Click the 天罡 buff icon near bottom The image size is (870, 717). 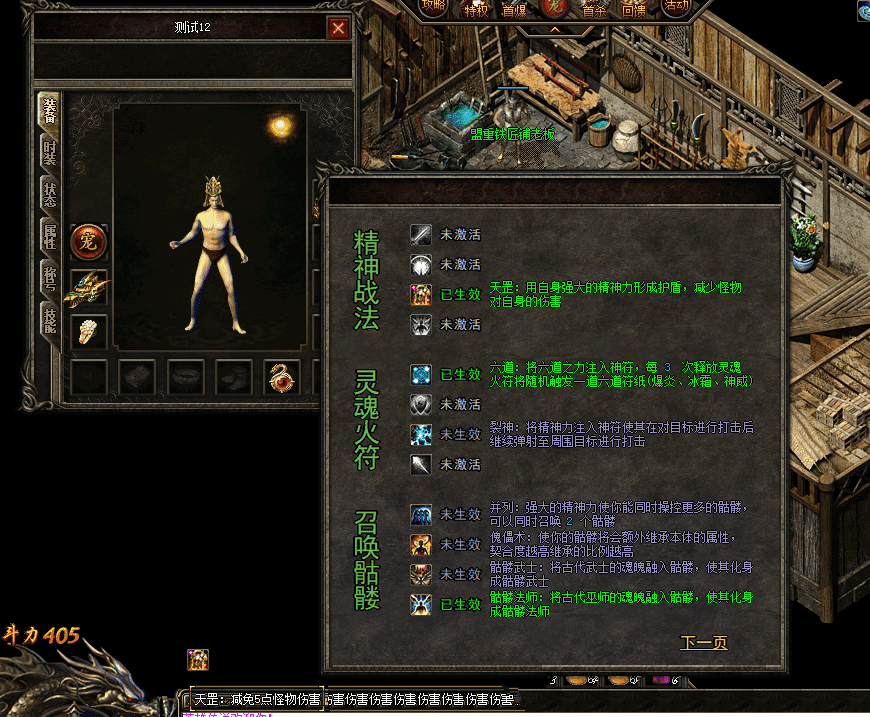click(198, 659)
